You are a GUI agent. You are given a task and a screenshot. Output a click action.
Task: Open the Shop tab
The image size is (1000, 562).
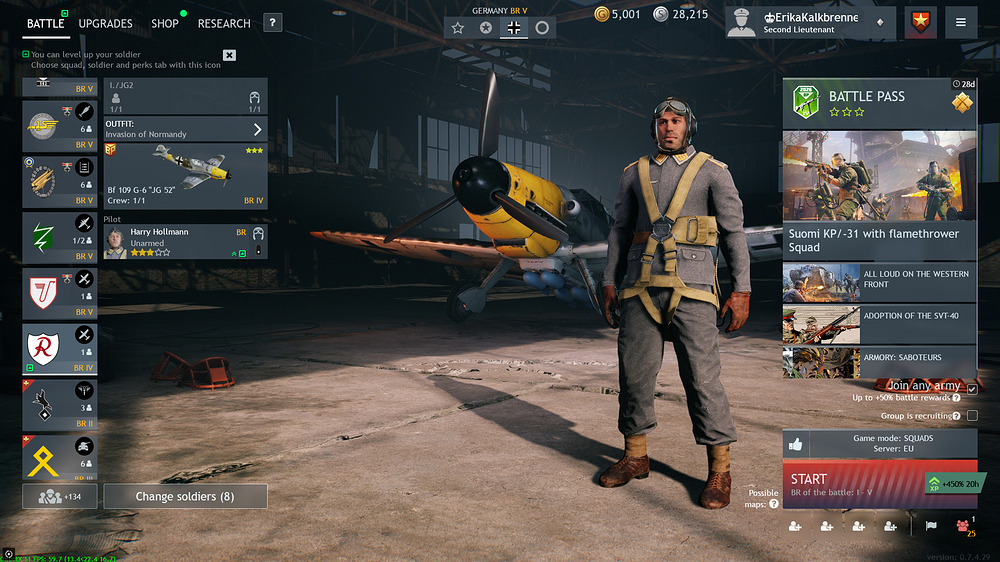165,23
